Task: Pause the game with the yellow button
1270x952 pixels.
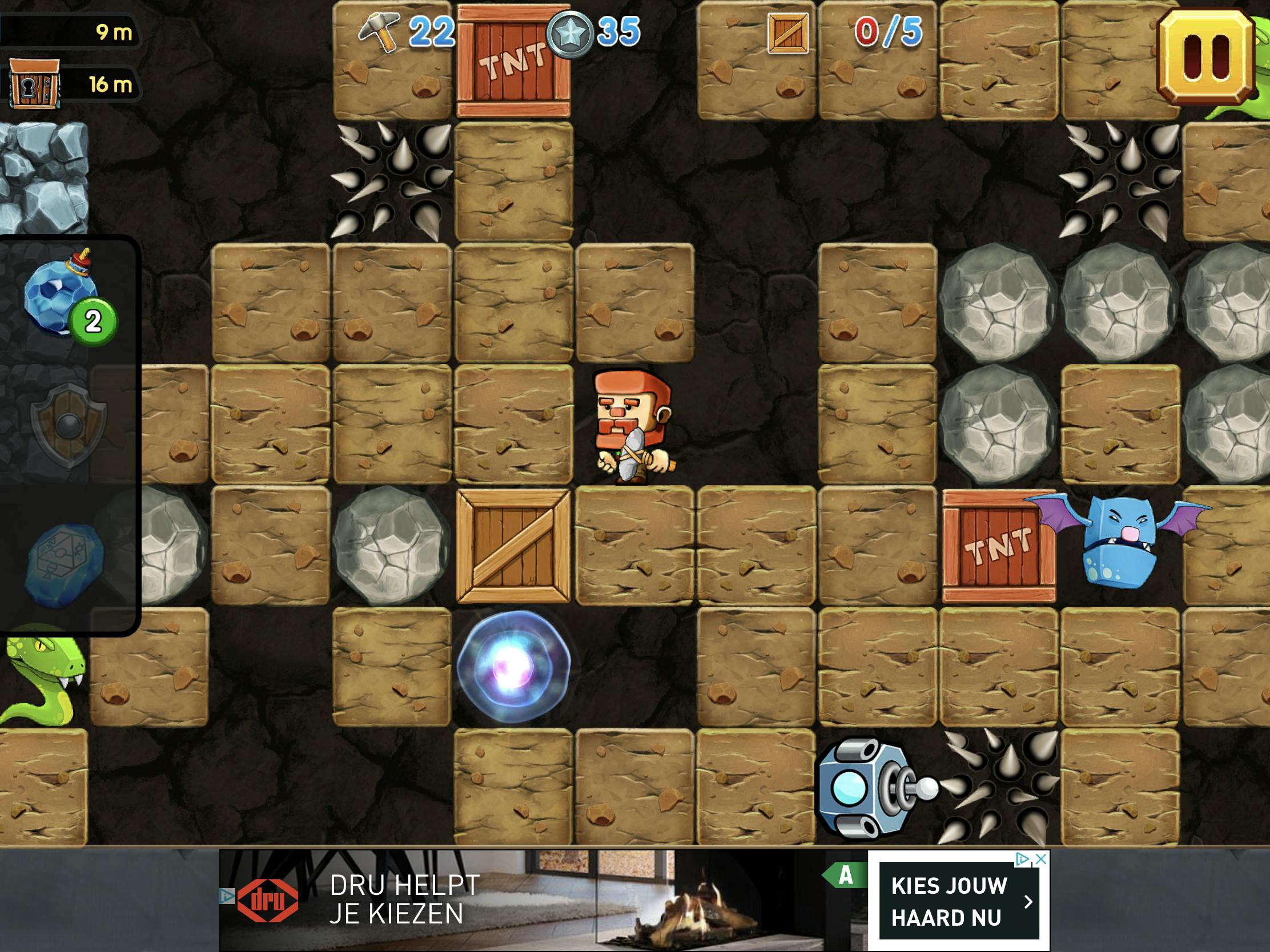Action: [x=1205, y=58]
